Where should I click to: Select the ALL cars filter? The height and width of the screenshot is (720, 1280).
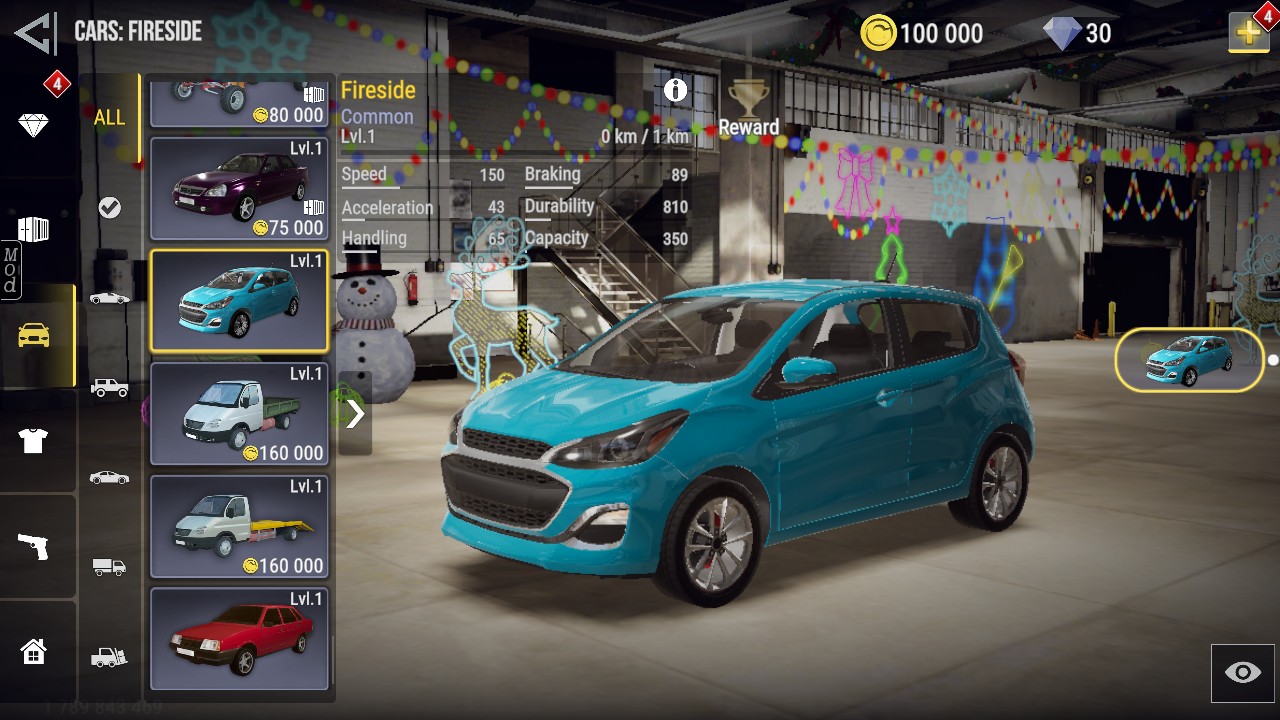coord(110,118)
